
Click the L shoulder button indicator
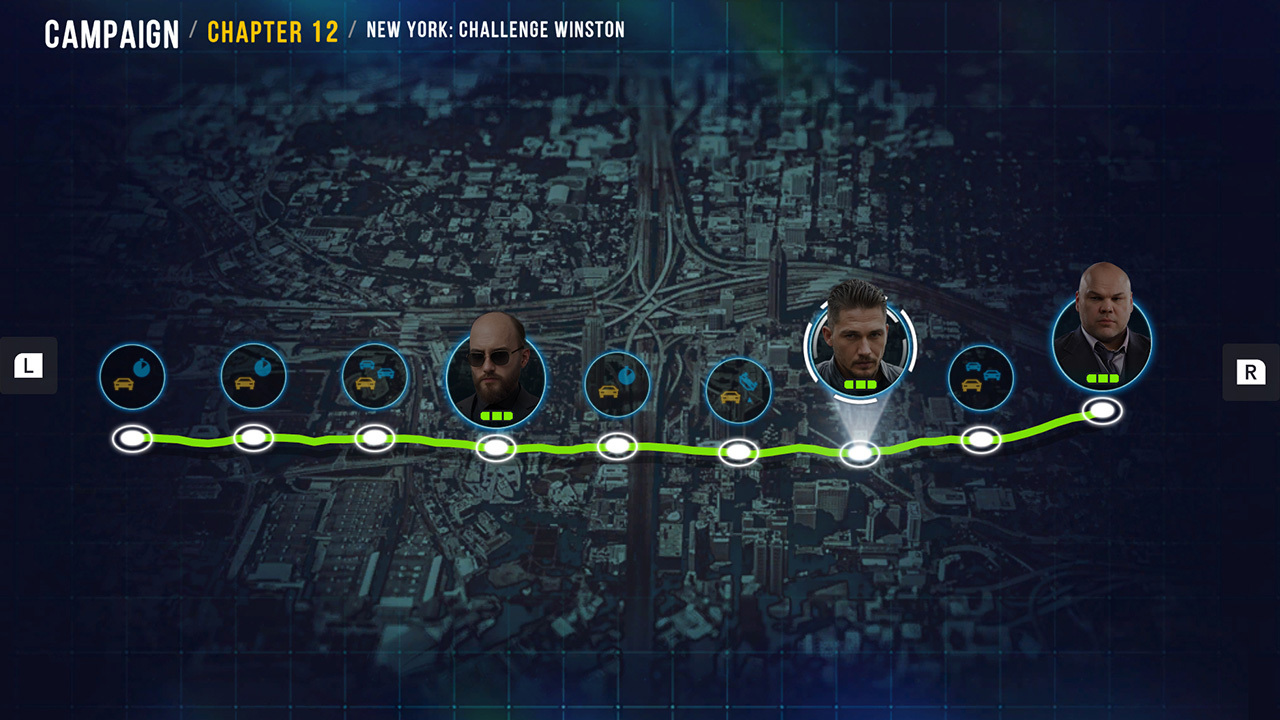(27, 365)
